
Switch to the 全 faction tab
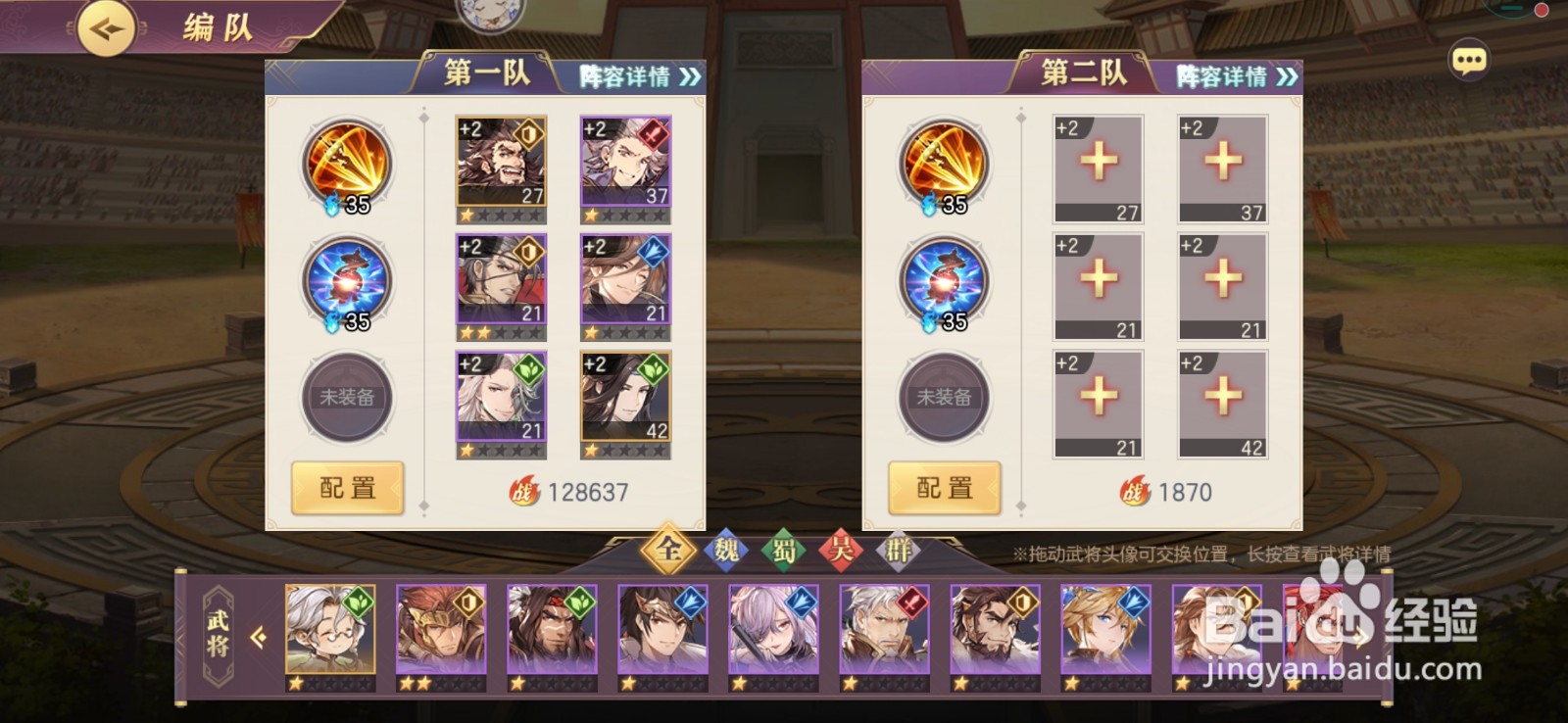[x=670, y=551]
